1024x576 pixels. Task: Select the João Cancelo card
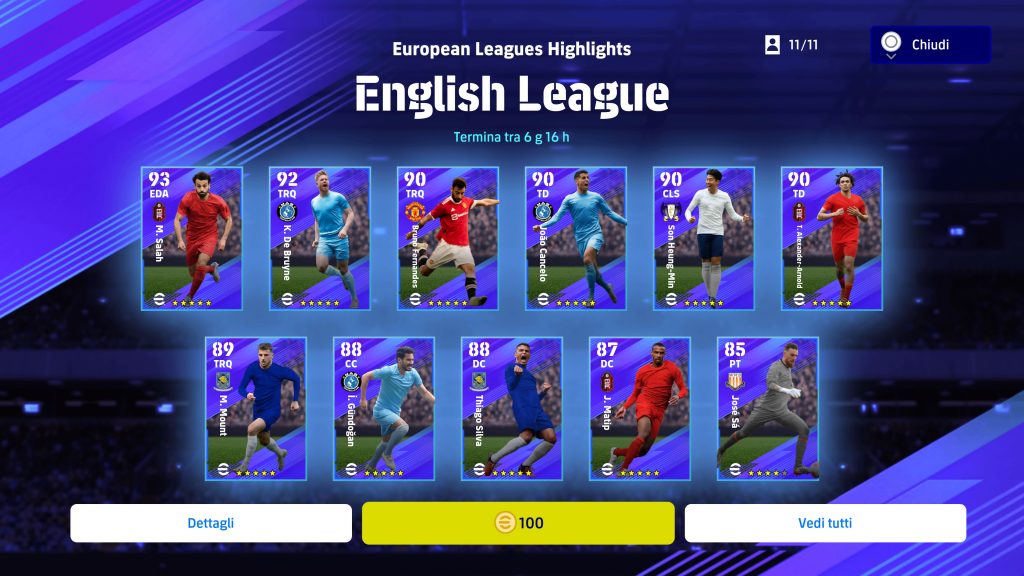tap(576, 238)
